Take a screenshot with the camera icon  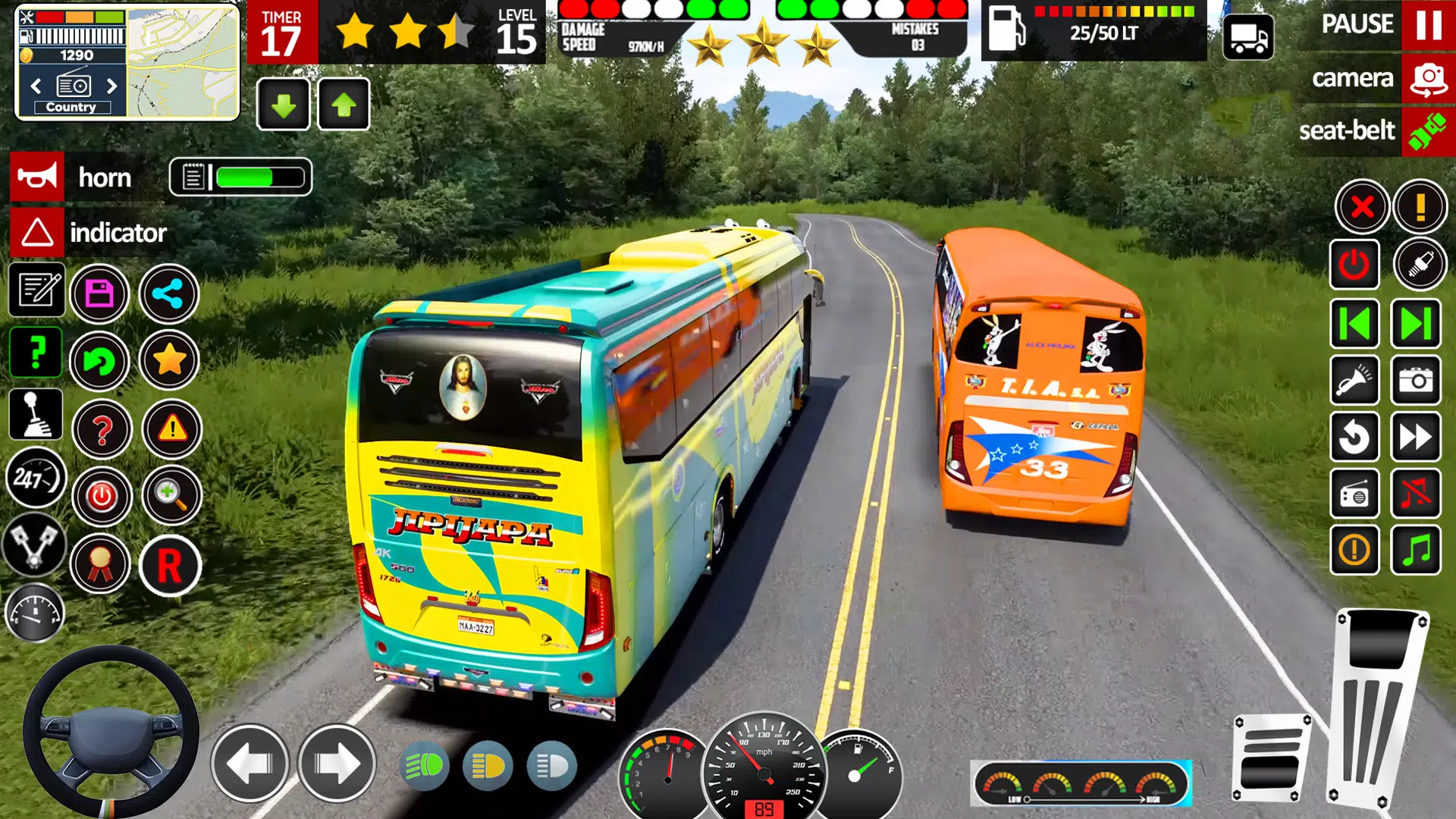pos(1416,381)
